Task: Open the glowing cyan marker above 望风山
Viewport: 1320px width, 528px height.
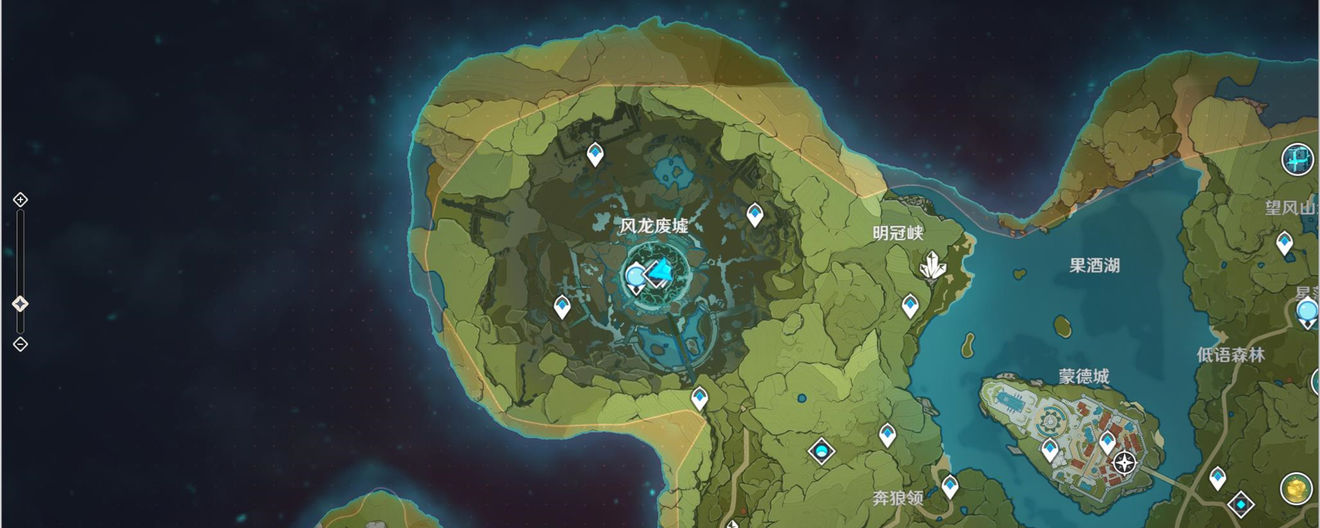Action: pyautogui.click(x=1299, y=158)
